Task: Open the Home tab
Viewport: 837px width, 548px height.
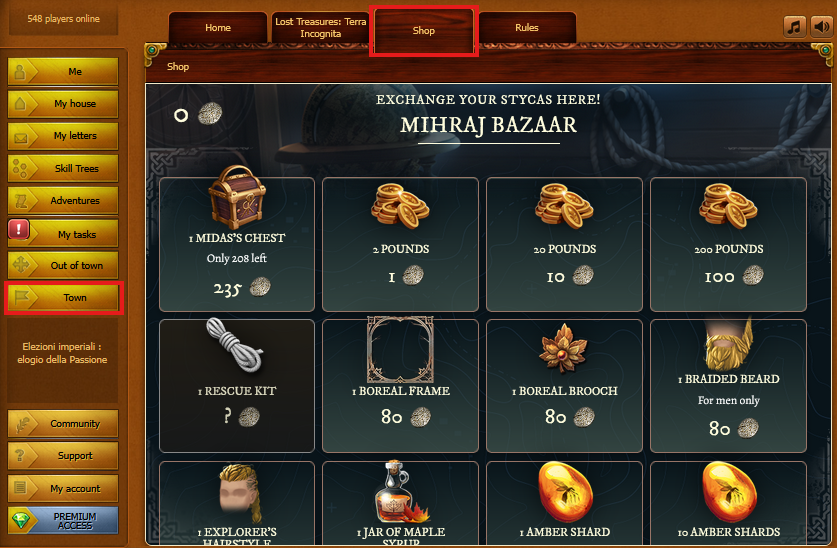Action: tap(217, 28)
